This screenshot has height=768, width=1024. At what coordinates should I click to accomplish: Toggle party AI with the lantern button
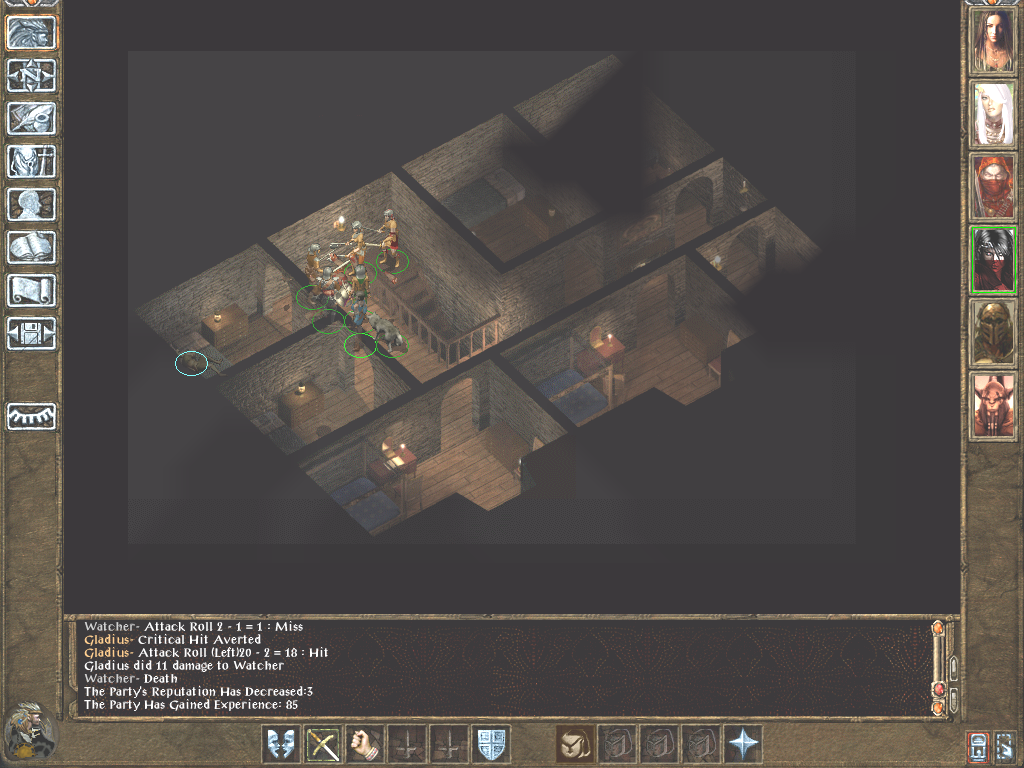click(x=979, y=746)
